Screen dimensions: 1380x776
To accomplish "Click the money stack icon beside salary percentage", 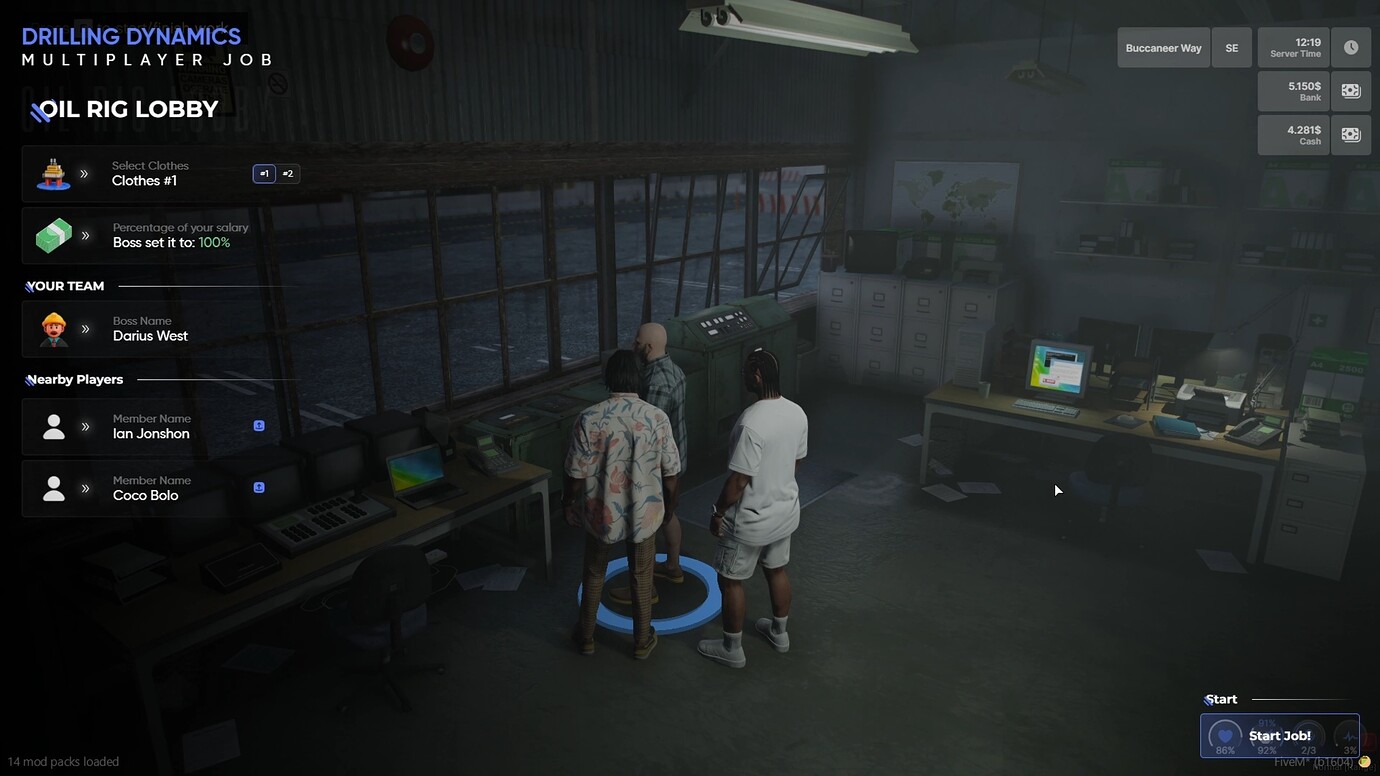I will coord(54,235).
